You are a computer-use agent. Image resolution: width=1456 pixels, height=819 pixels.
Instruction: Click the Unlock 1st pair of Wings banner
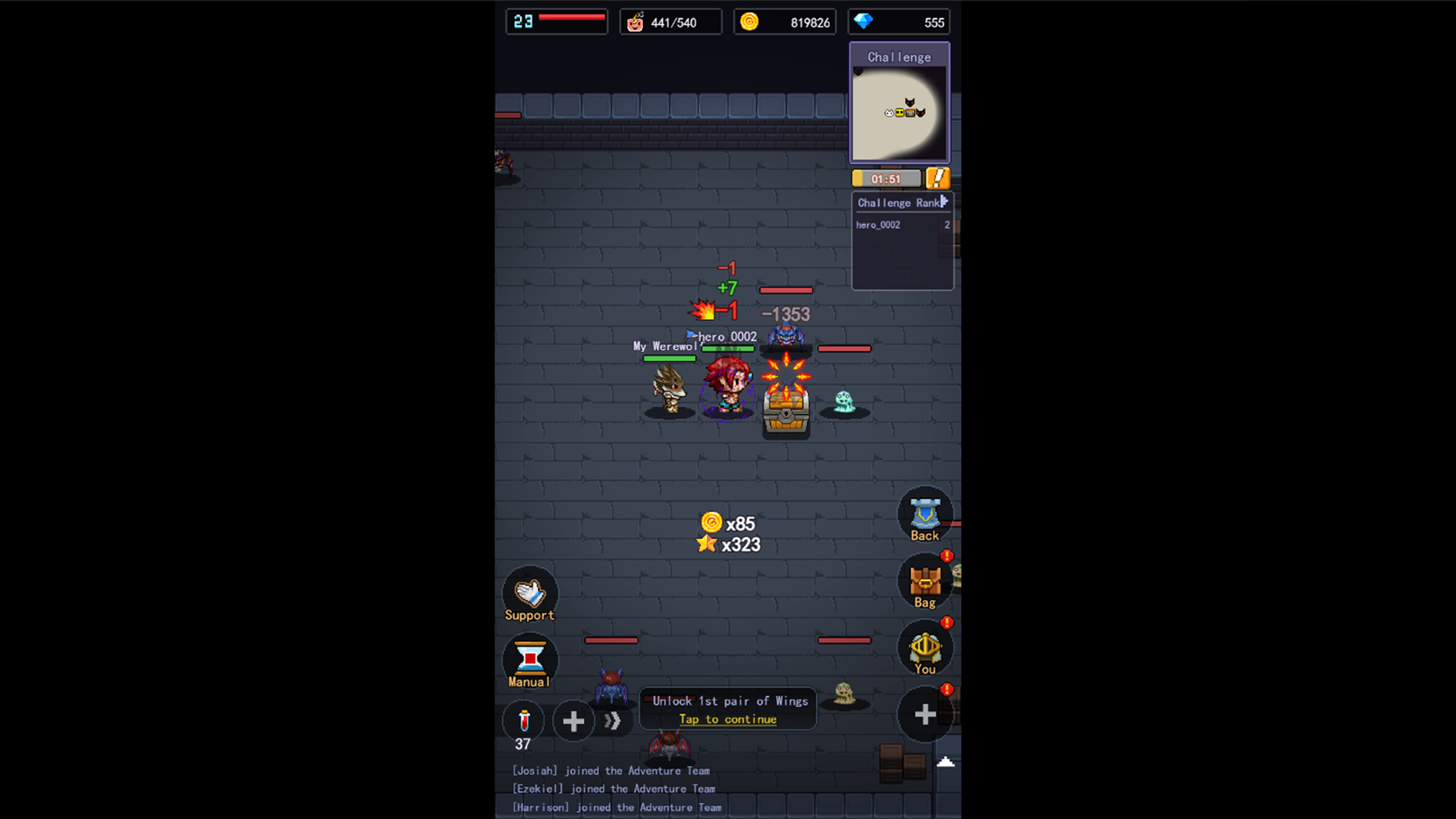point(727,701)
